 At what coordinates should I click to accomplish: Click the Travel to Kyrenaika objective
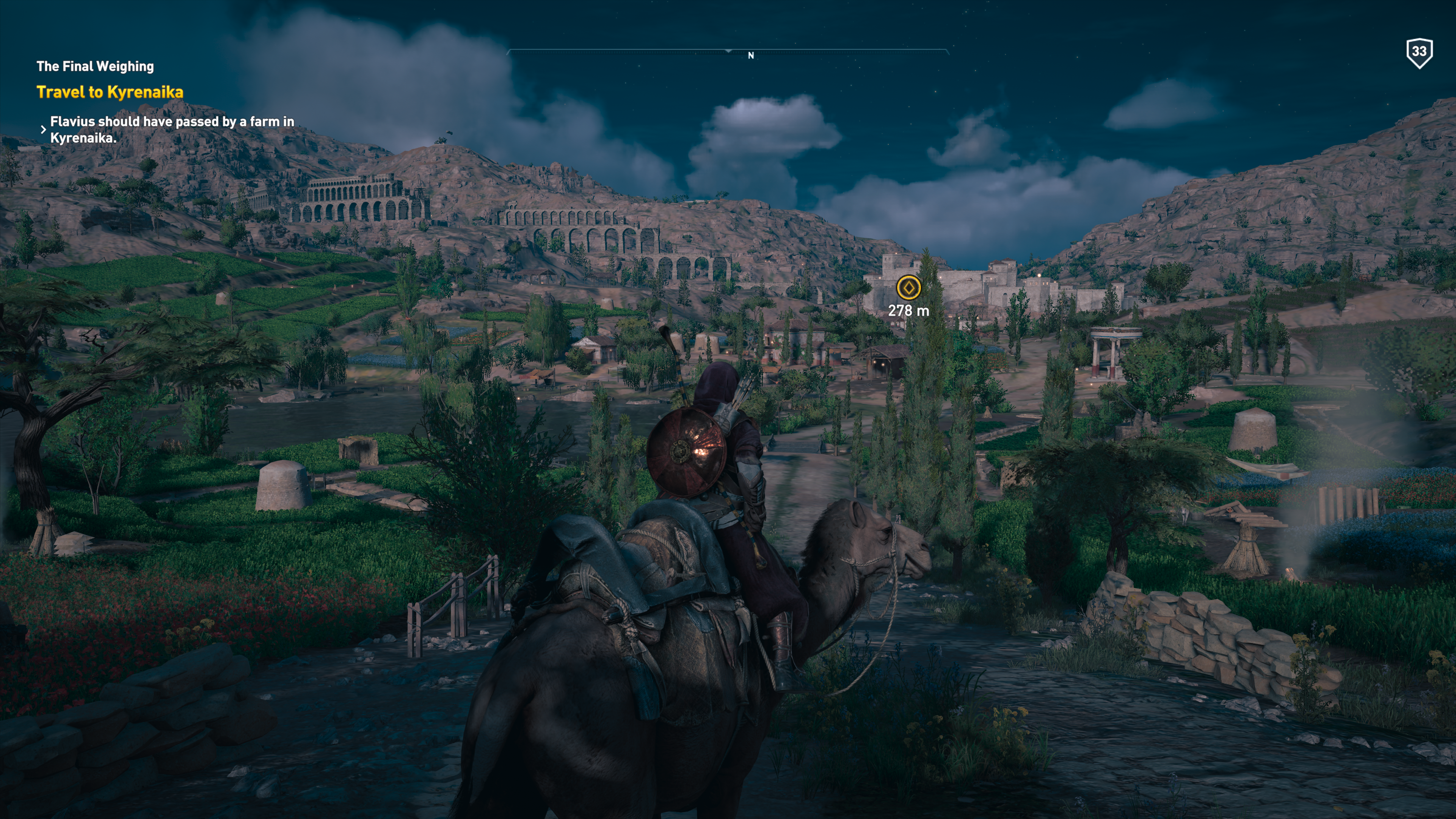[x=110, y=92]
